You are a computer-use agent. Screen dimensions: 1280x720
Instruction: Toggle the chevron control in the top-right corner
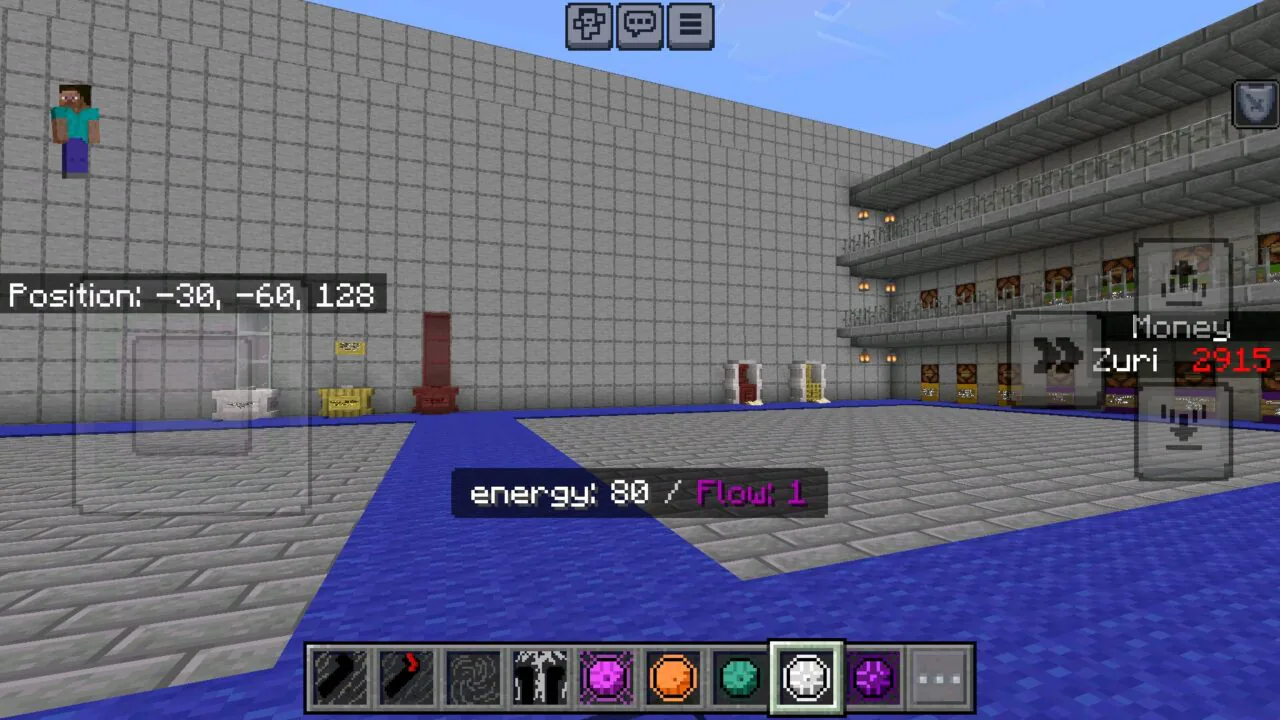pyautogui.click(x=1254, y=103)
